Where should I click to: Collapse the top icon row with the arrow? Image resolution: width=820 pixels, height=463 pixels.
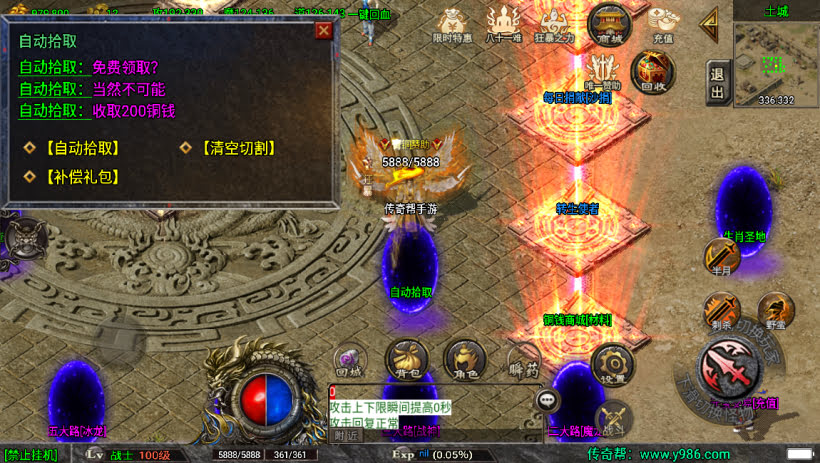(x=711, y=22)
